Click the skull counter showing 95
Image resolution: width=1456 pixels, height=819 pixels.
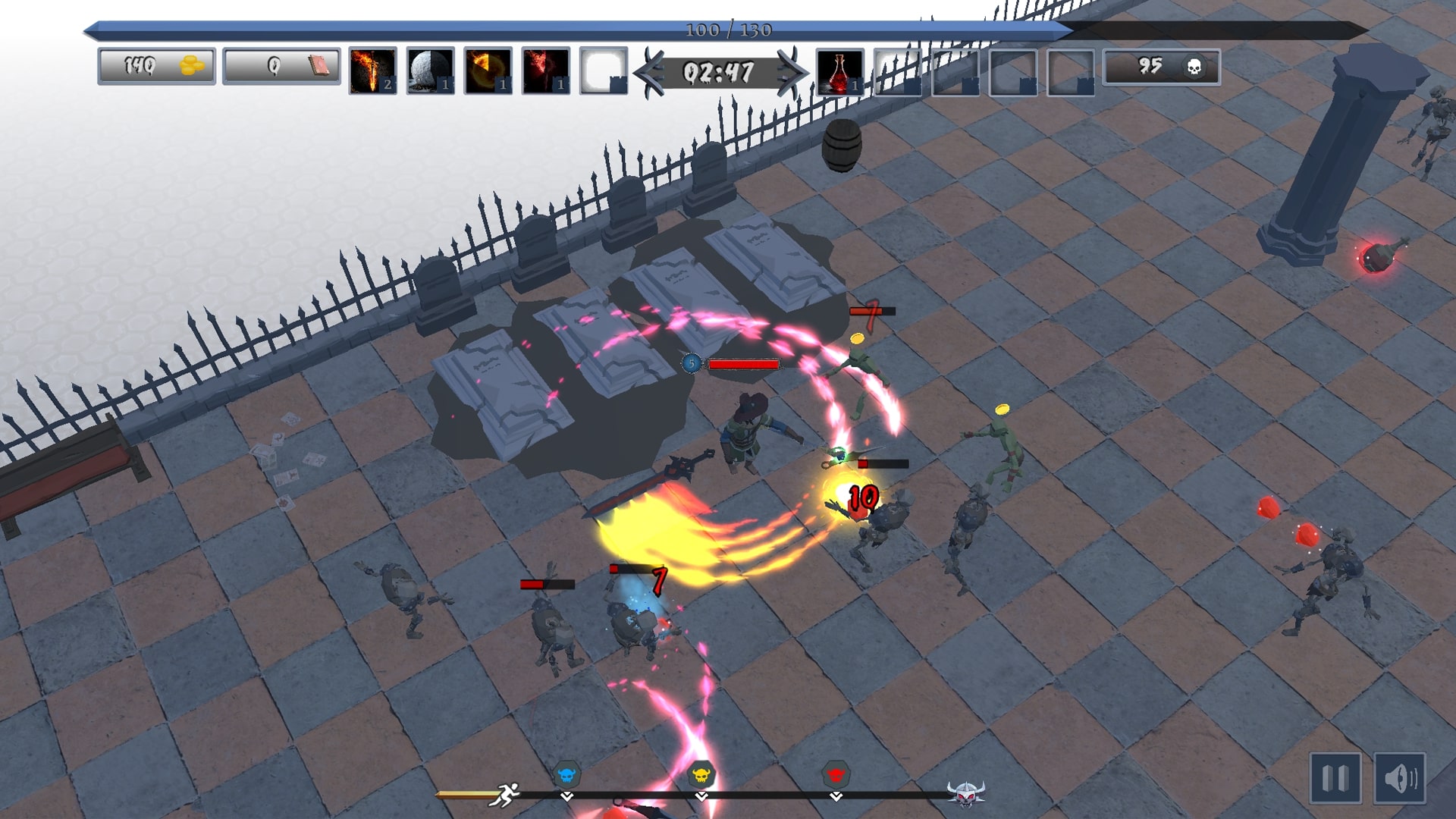pyautogui.click(x=1162, y=67)
